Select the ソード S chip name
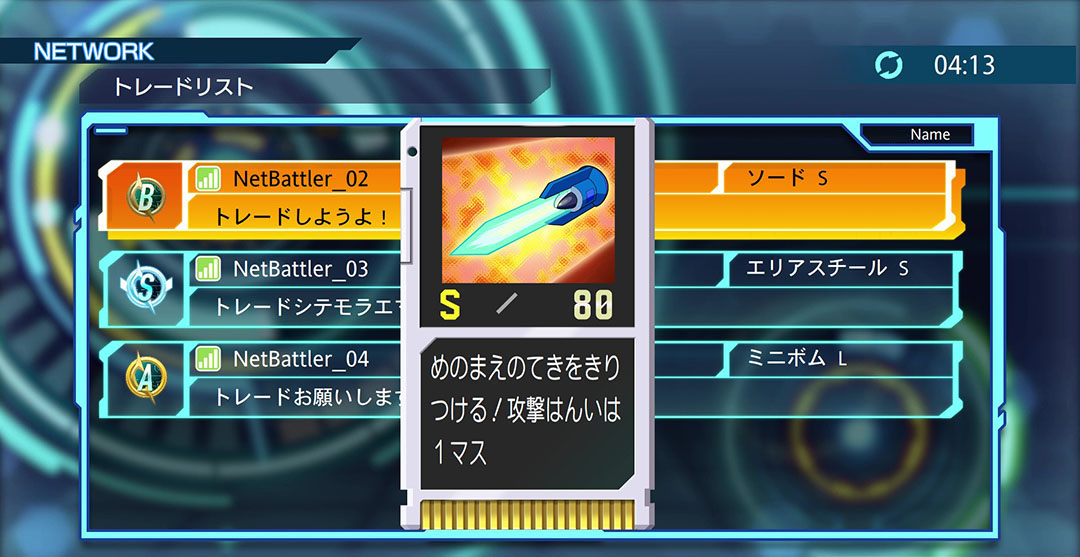 tap(788, 178)
